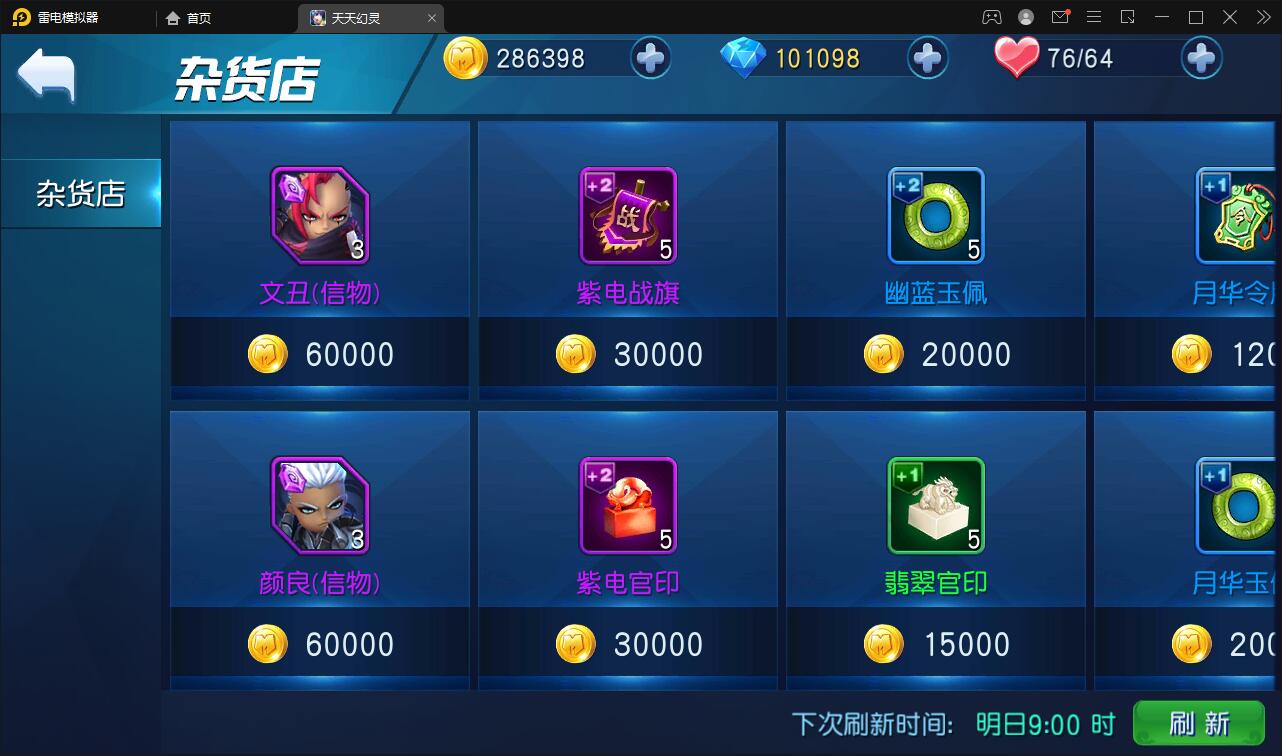Click the 幽蓝玉佩 jade ring item
1282x756 pixels.
935,216
